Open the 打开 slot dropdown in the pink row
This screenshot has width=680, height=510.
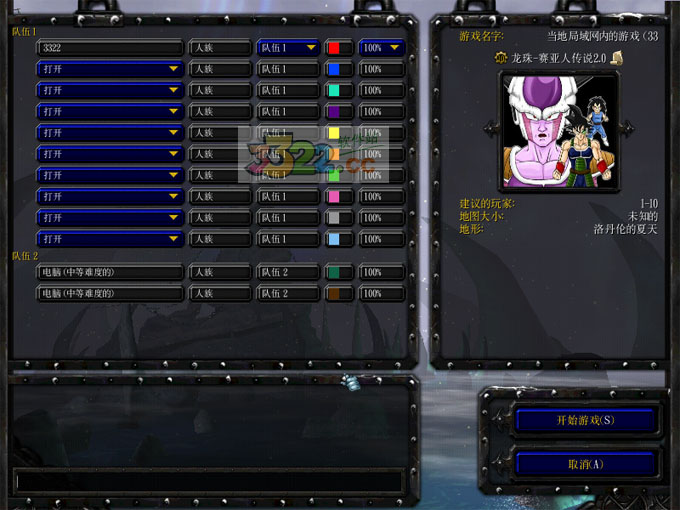[110, 197]
